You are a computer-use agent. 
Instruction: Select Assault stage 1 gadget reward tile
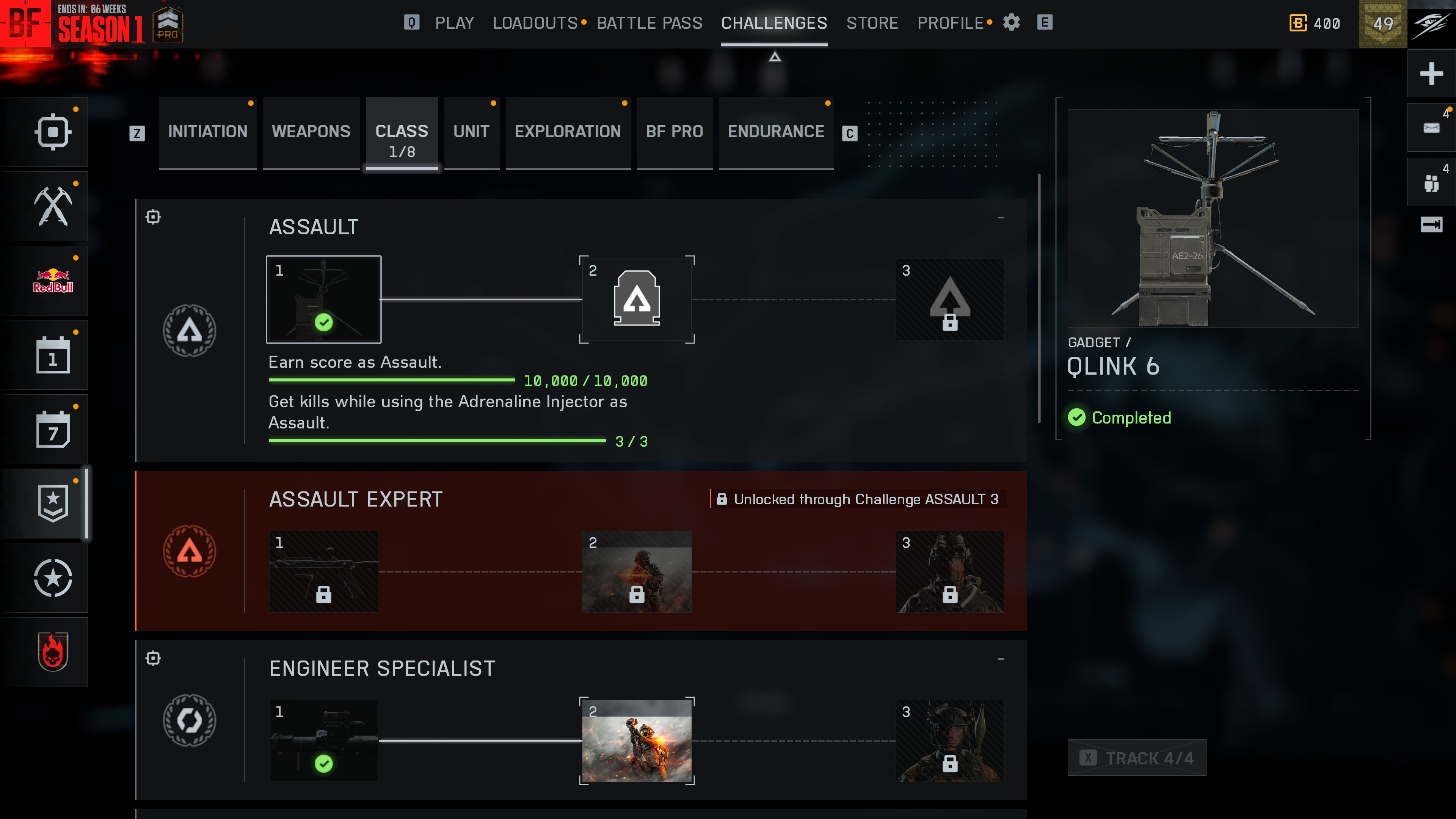pos(323,300)
